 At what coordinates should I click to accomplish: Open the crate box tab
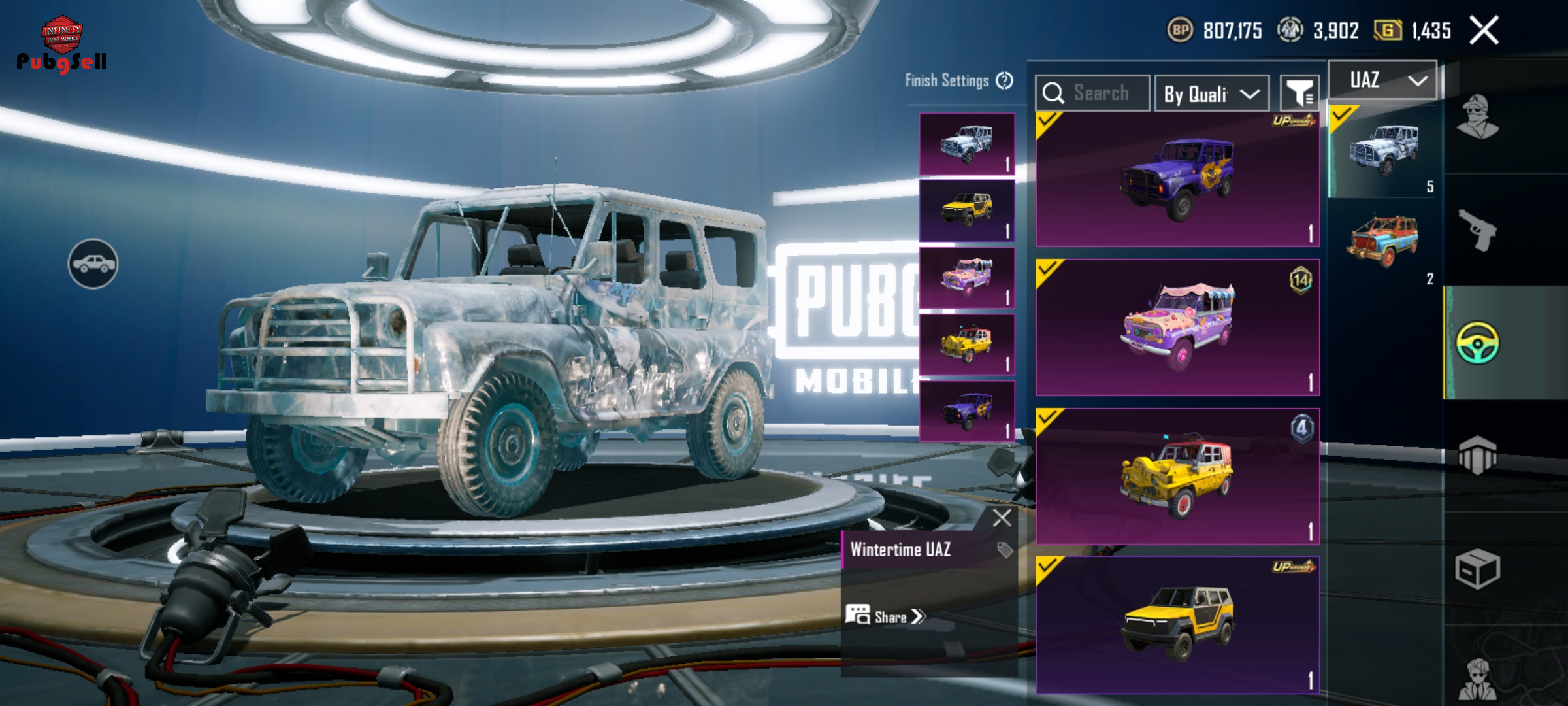1478,569
